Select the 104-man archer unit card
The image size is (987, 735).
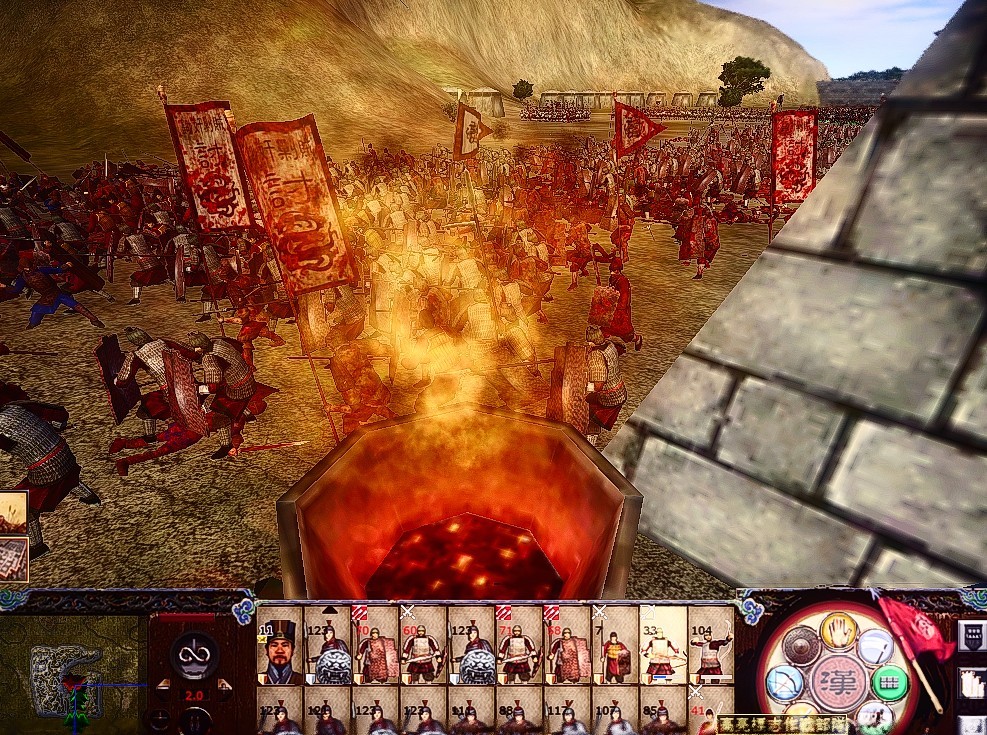[x=711, y=647]
